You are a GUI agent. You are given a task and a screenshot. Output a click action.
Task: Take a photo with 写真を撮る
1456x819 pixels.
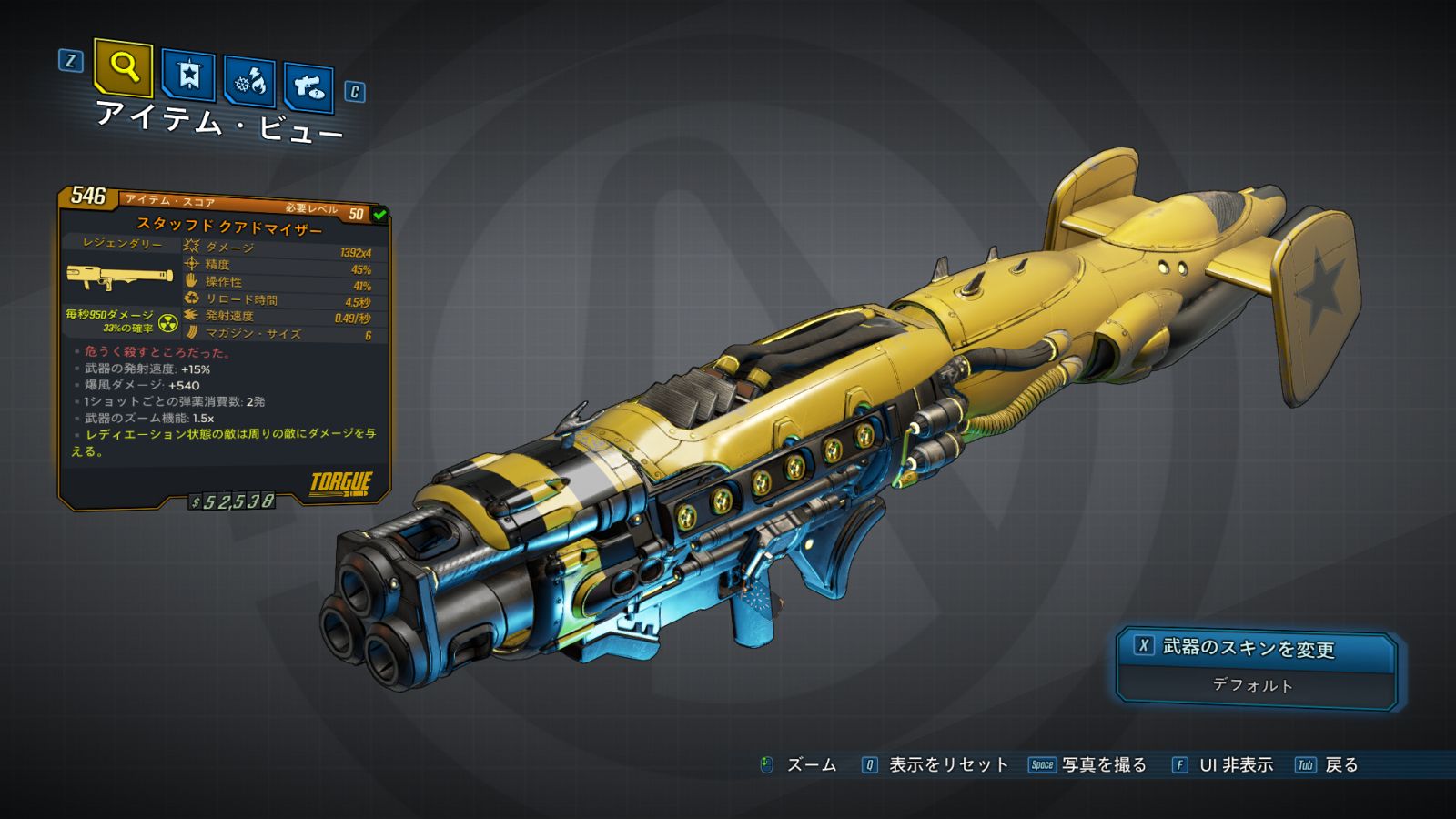point(1103,764)
